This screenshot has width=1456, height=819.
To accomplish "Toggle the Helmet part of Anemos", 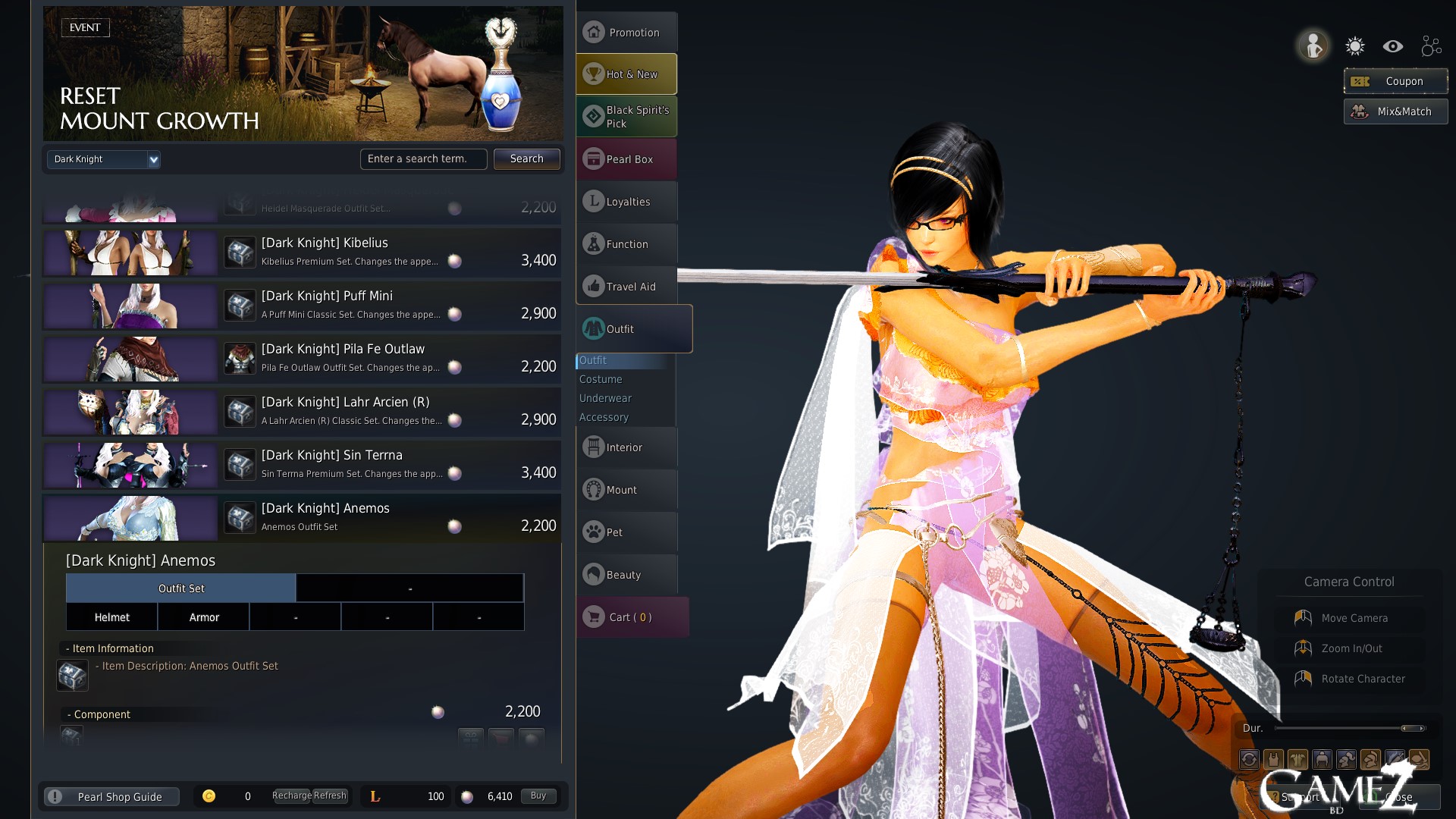I will (x=112, y=617).
